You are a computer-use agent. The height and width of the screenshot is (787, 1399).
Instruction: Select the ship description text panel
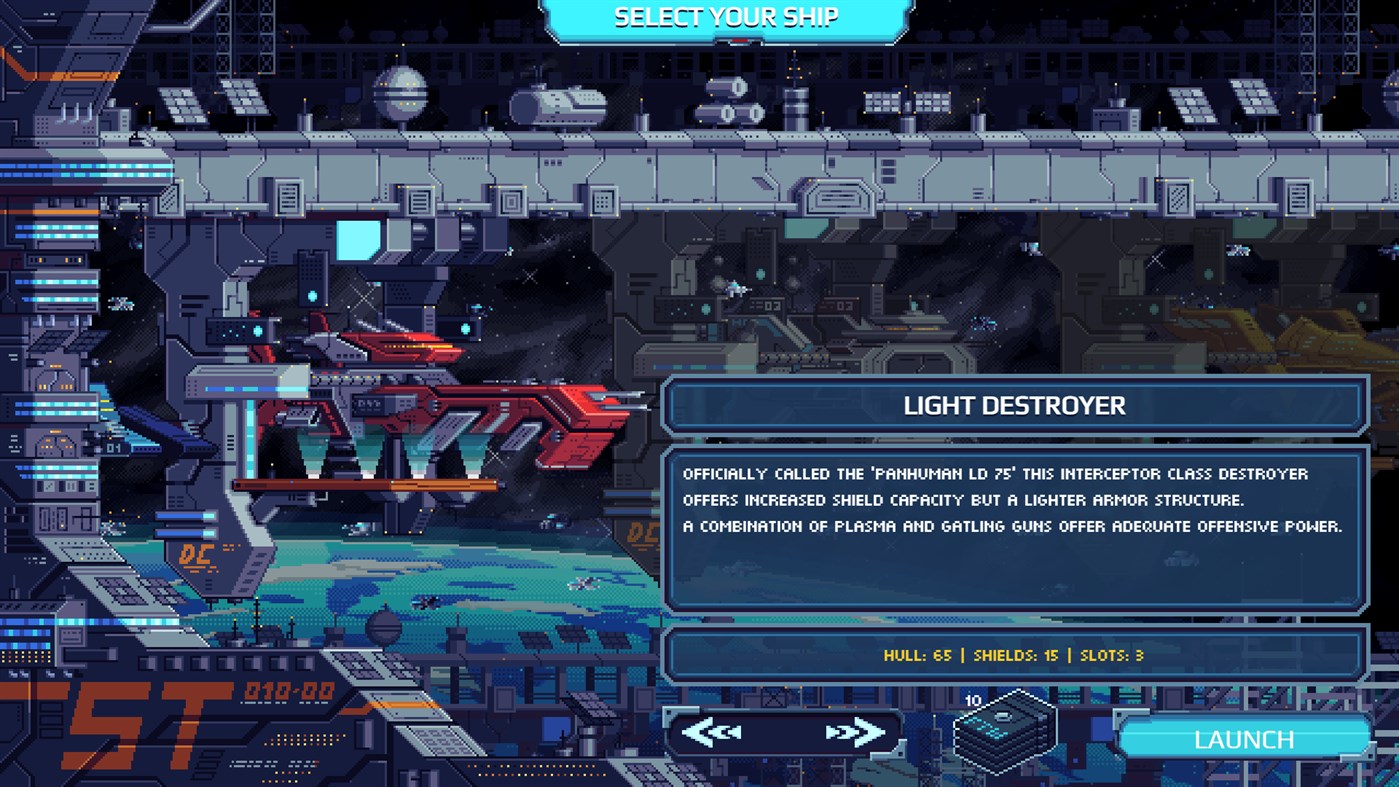pos(1014,525)
